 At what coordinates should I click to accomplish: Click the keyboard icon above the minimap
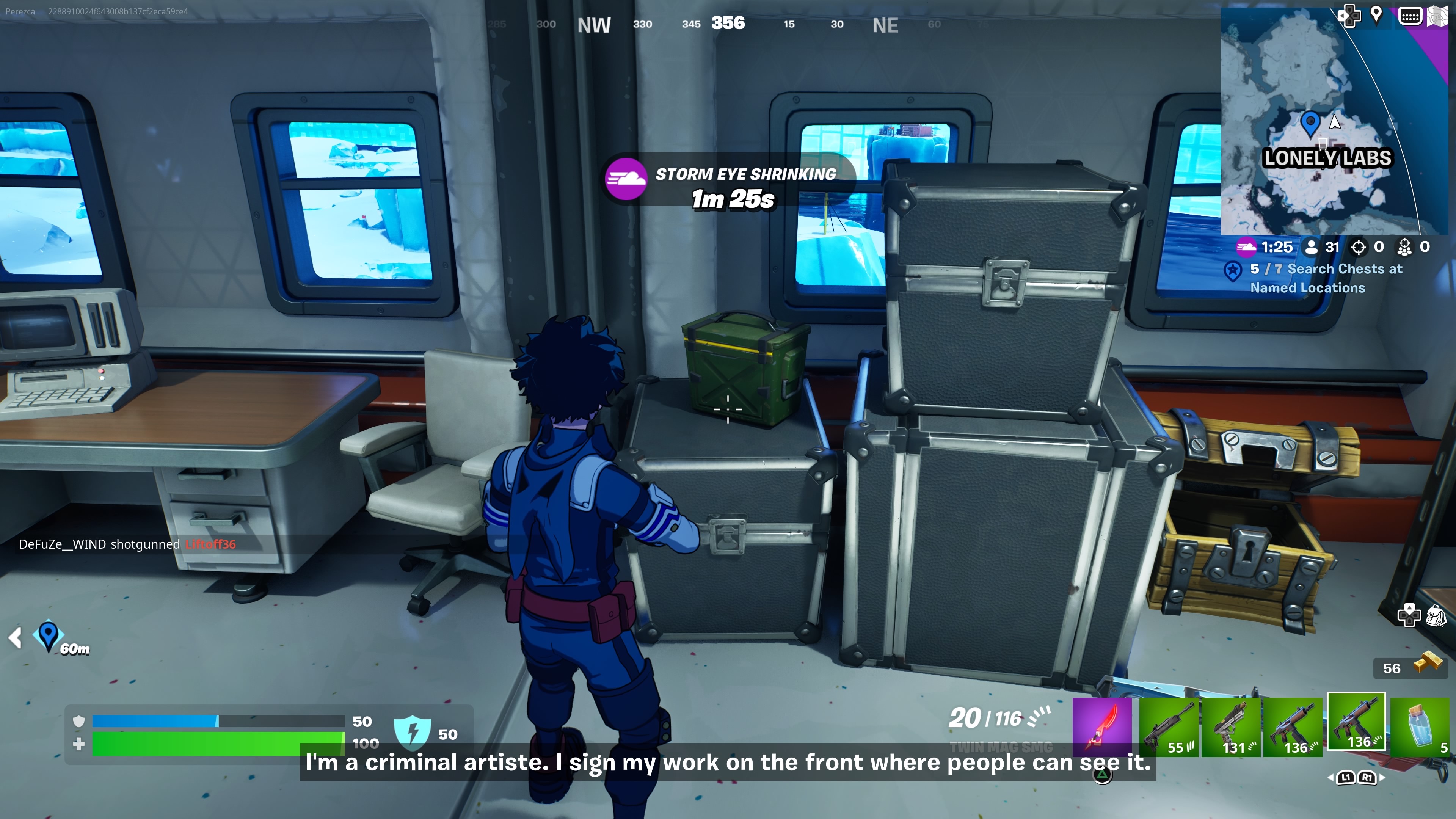(1411, 16)
